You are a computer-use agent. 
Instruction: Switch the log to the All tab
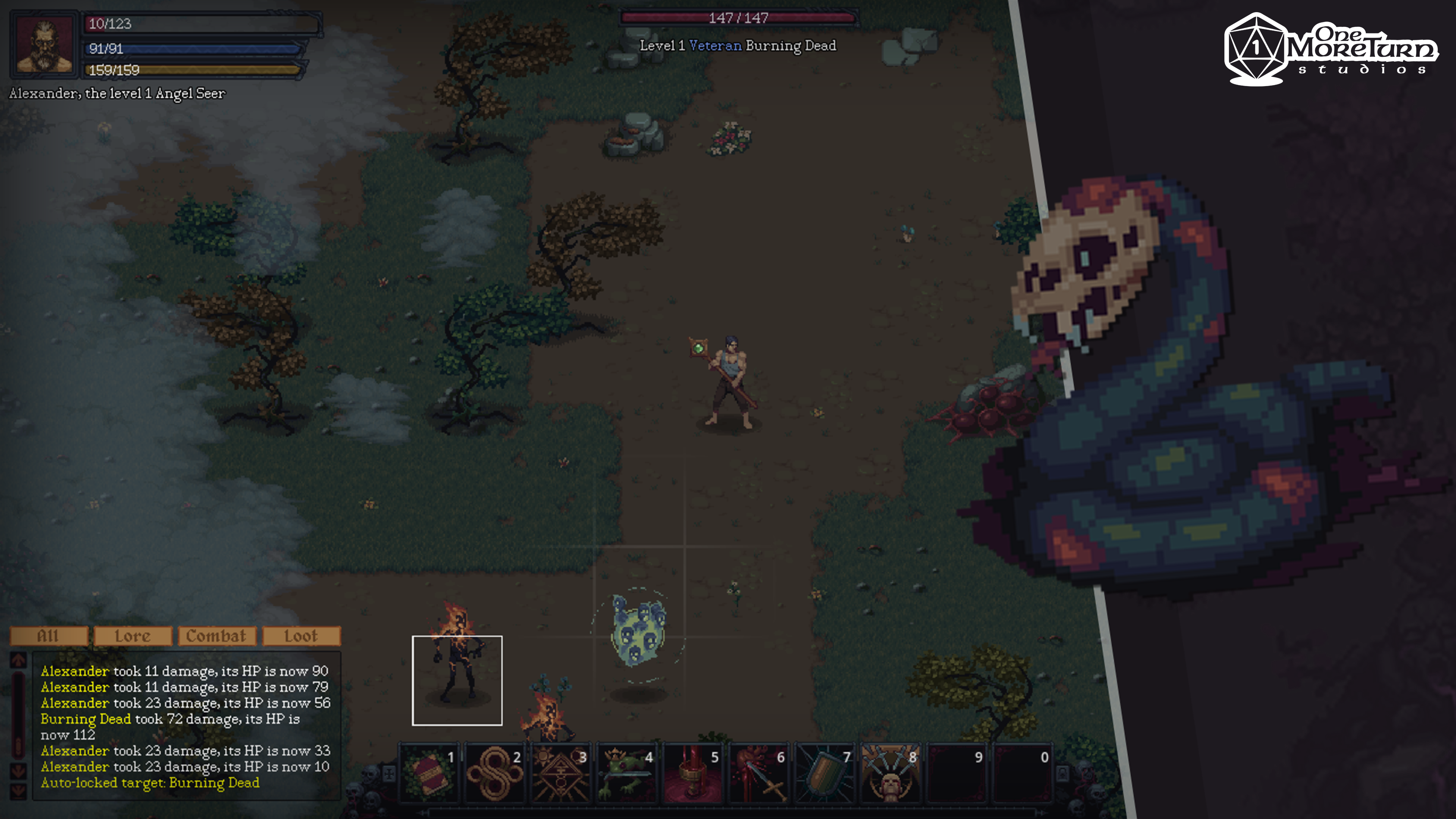tap(49, 636)
